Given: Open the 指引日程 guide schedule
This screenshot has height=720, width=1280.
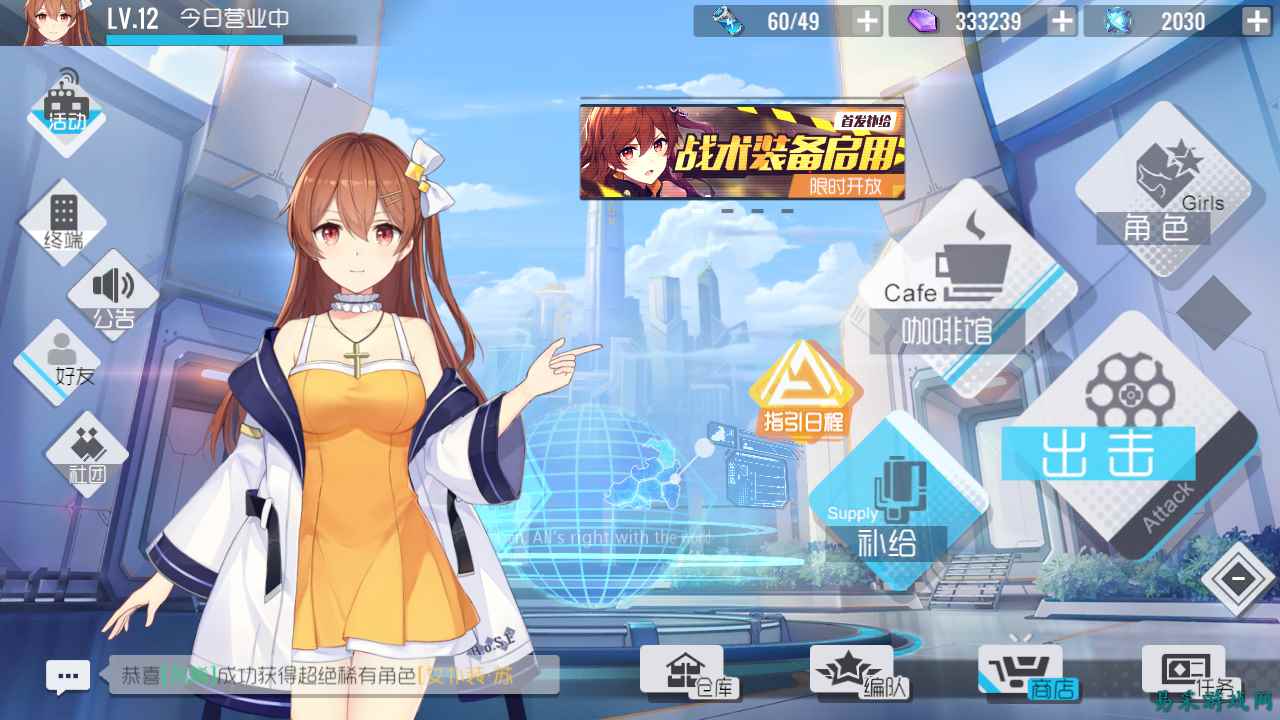Looking at the screenshot, I should point(806,390).
